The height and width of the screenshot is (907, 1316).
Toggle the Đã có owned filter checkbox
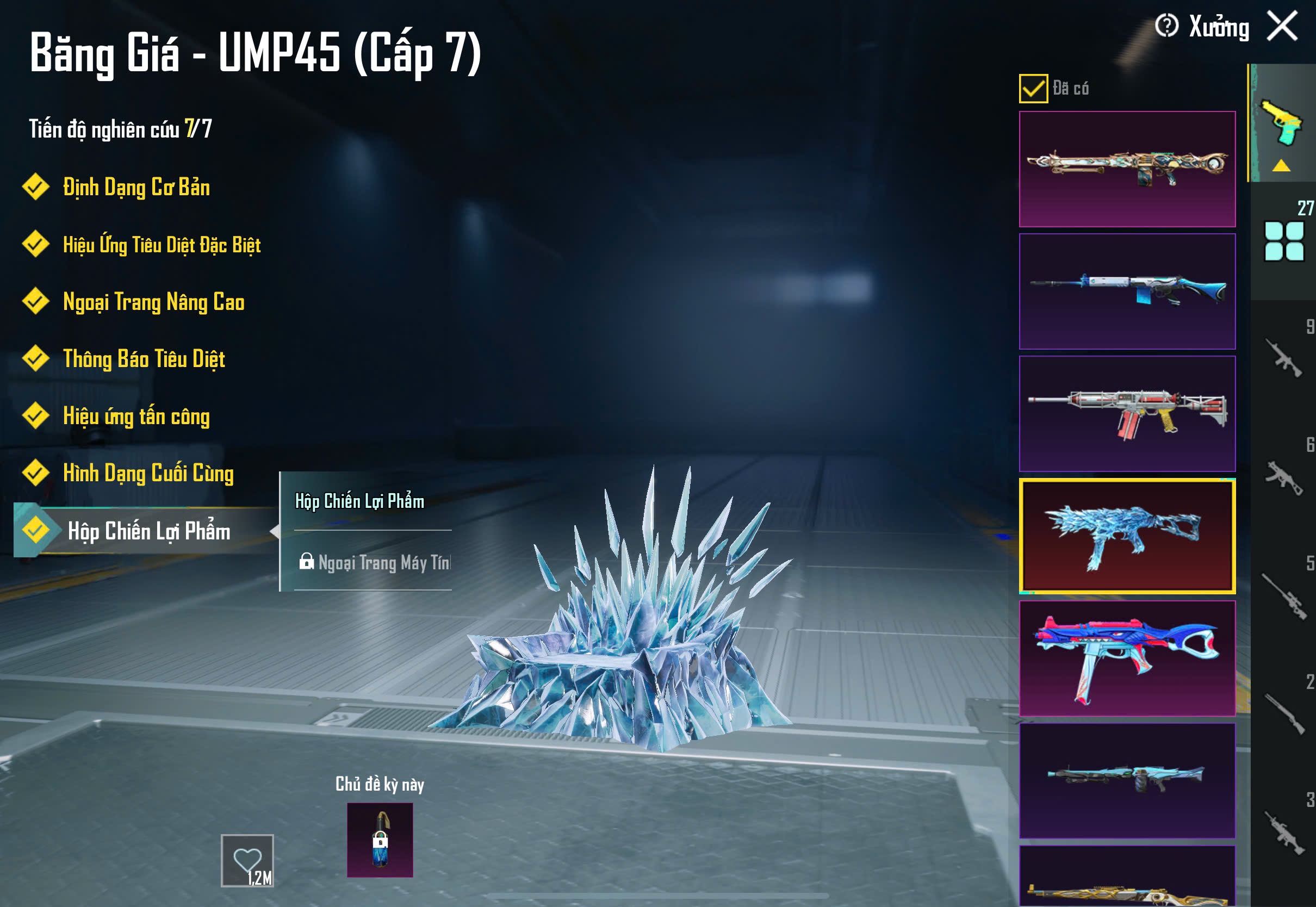[1033, 88]
